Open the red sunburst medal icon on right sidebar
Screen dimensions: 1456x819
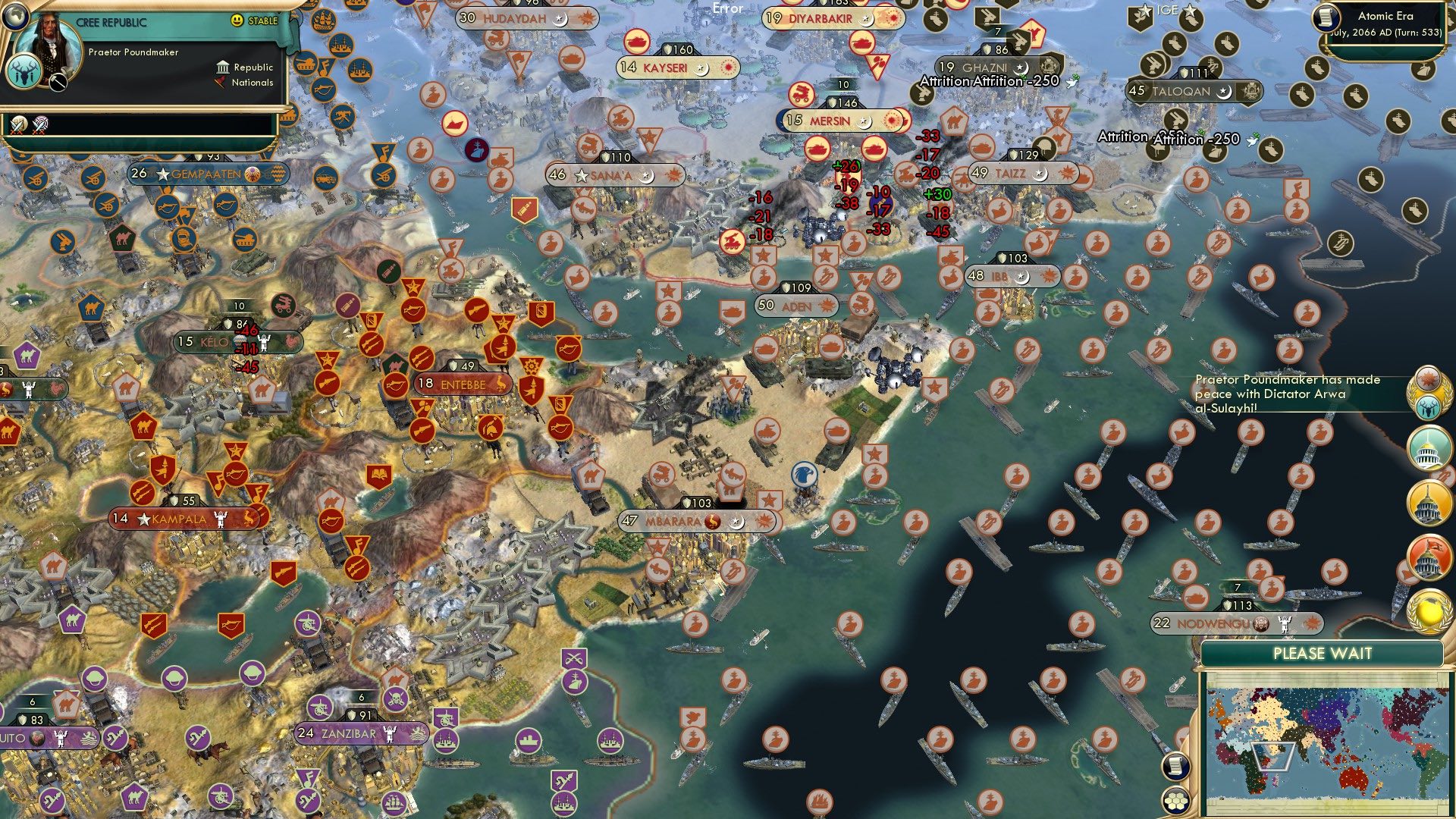1428,379
